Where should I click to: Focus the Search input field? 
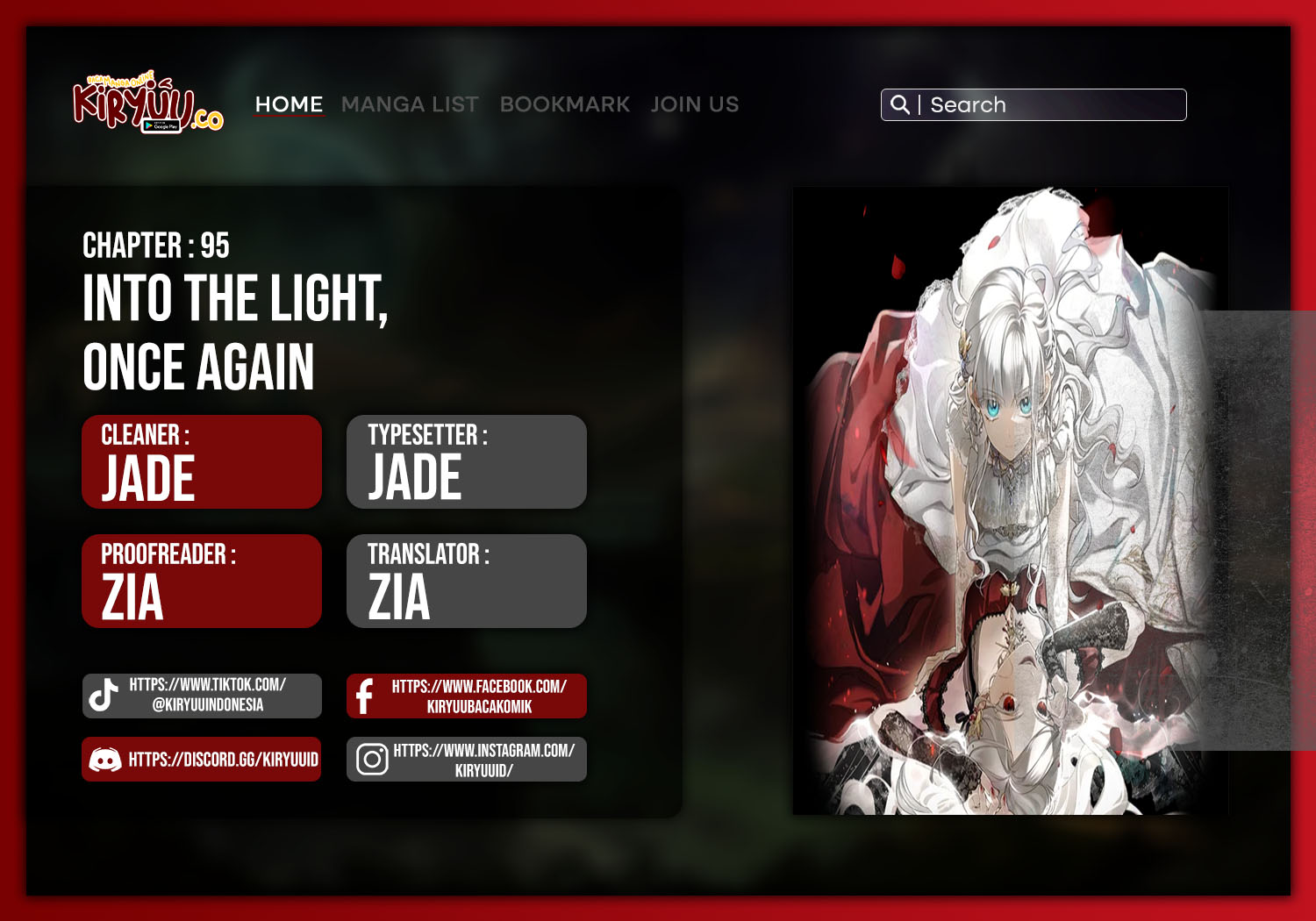point(1053,105)
